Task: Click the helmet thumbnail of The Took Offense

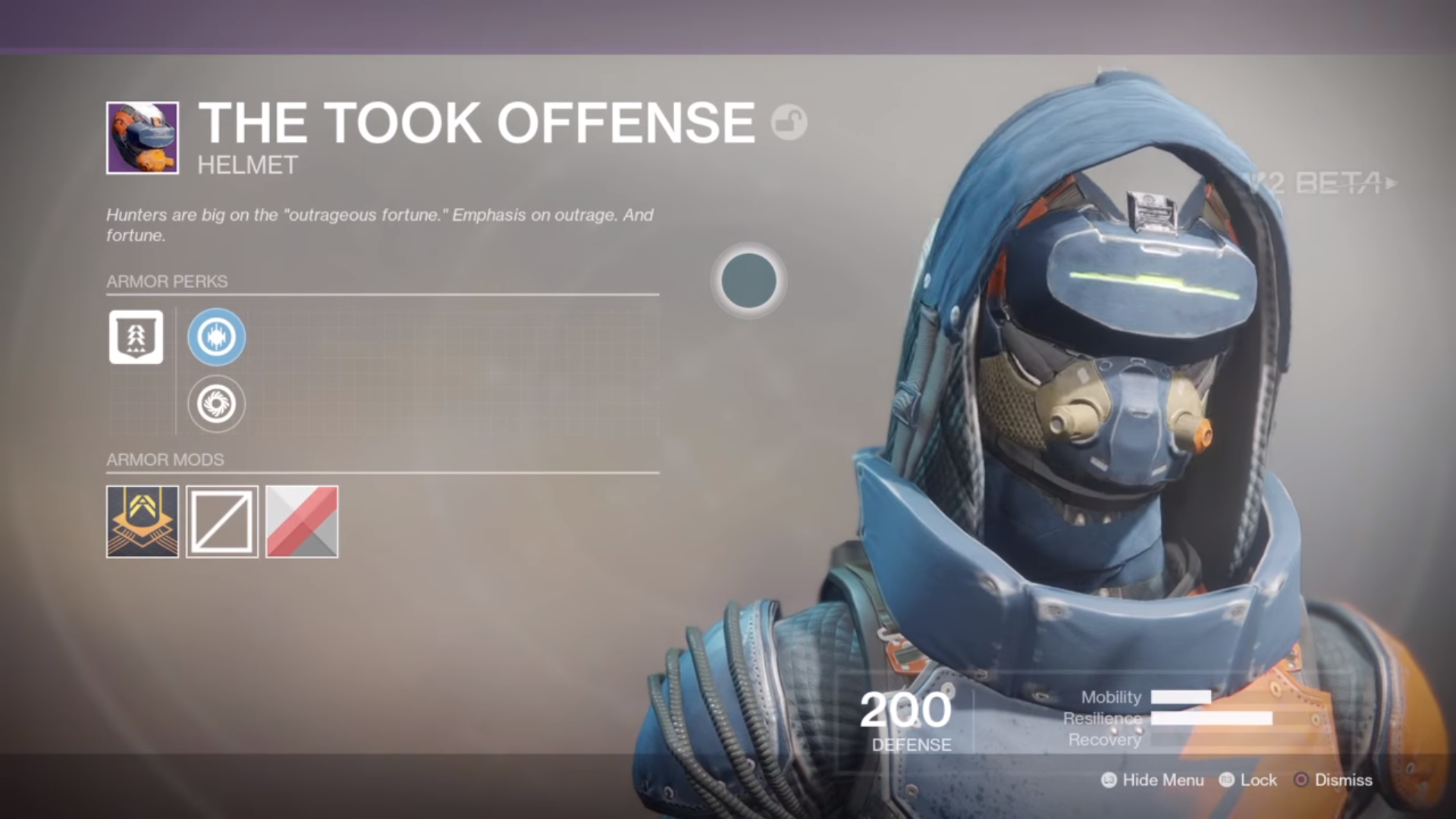Action: point(143,137)
